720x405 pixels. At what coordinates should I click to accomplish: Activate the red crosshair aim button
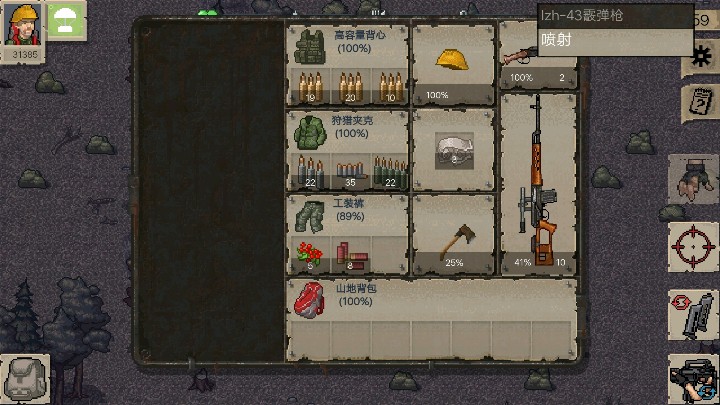(x=692, y=245)
